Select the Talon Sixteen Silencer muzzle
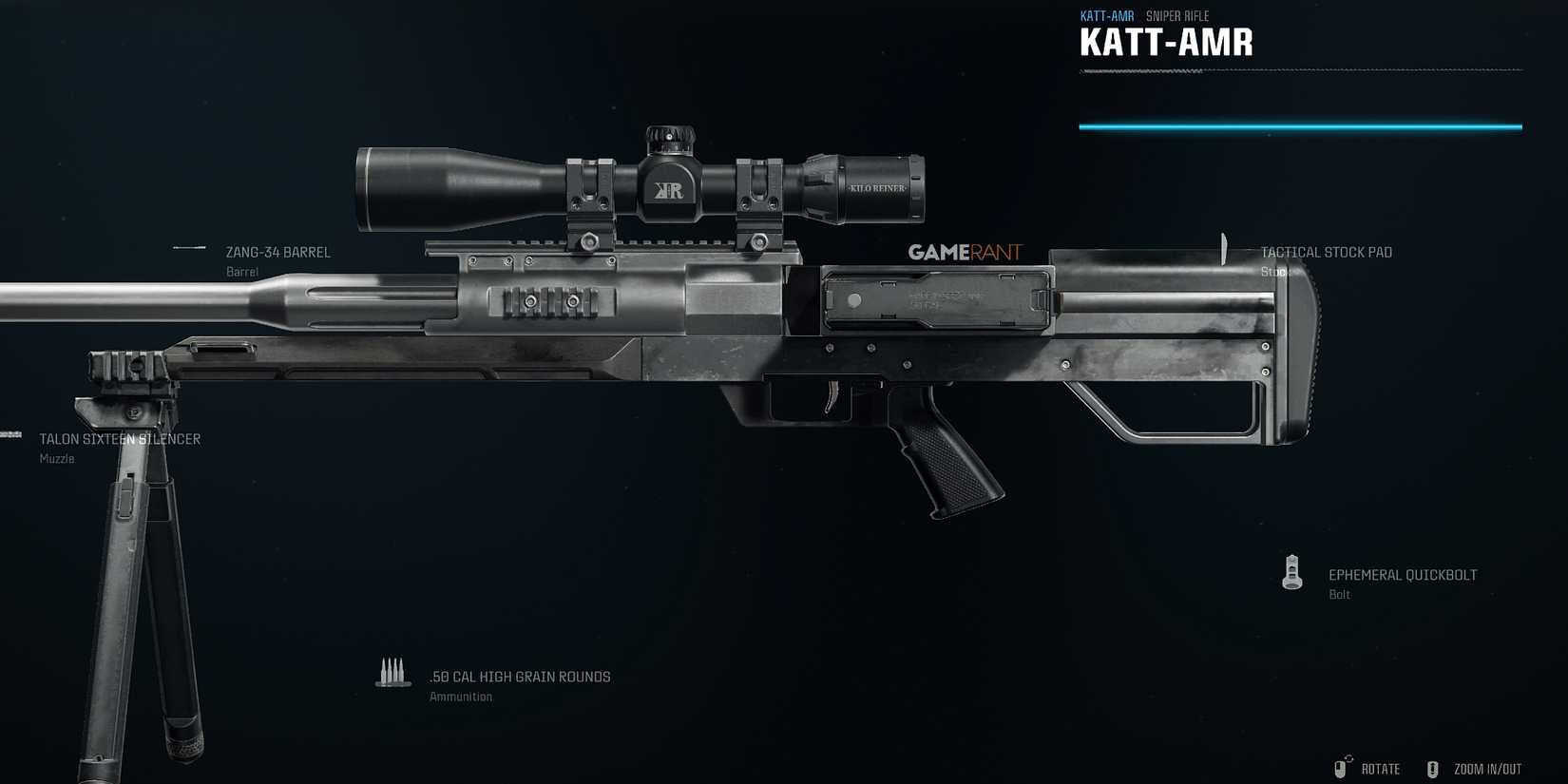Viewport: 1568px width, 784px height. 120,438
